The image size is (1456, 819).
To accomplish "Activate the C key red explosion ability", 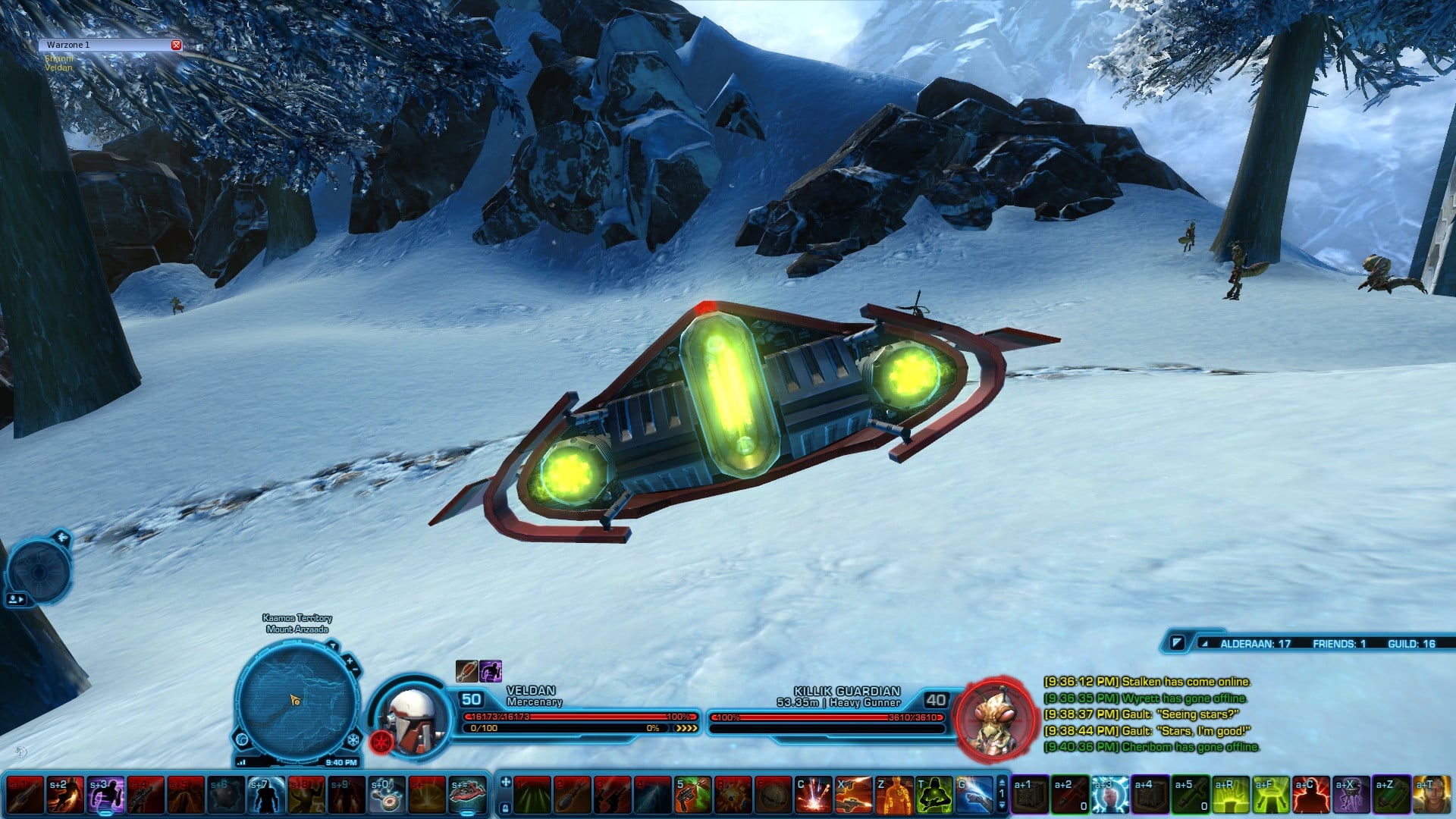I will pyautogui.click(x=813, y=795).
